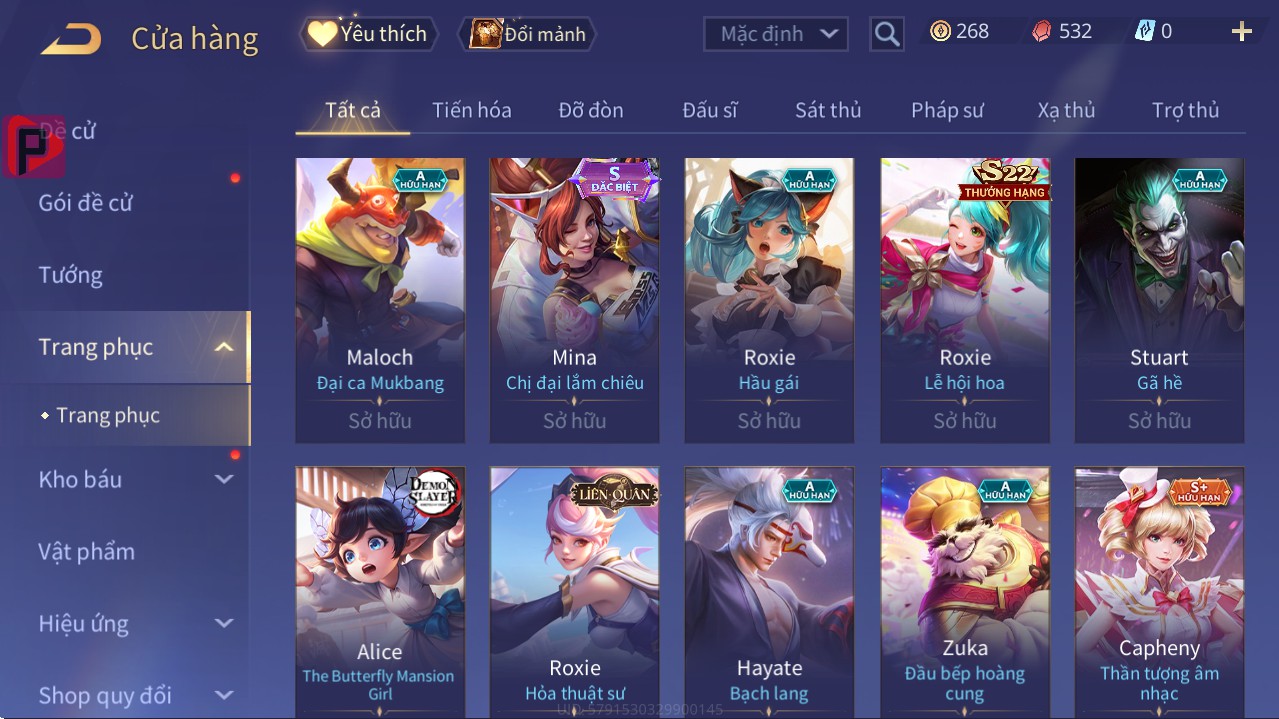Viewport: 1279px width, 719px height.
Task: Open the Trợ thủ tab
Action: click(x=1185, y=110)
